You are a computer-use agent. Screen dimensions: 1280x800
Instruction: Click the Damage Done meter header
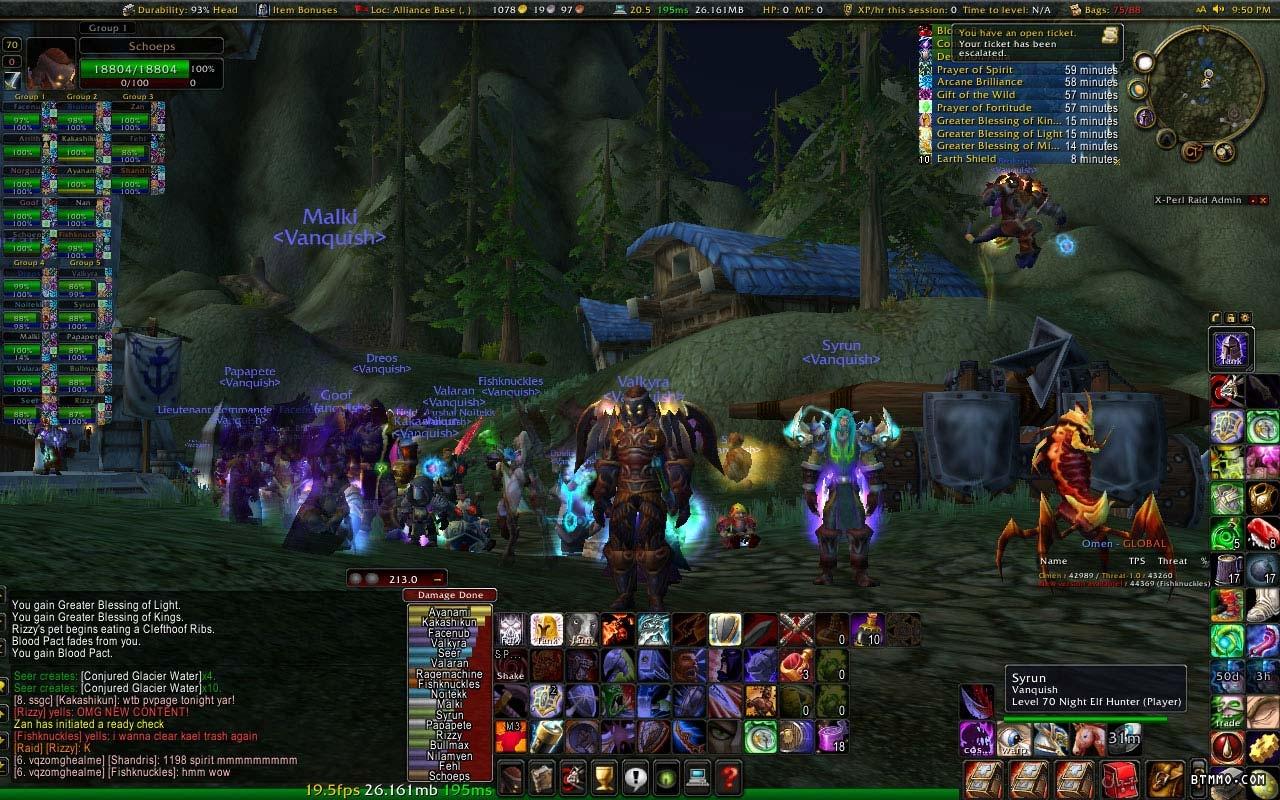[450, 595]
